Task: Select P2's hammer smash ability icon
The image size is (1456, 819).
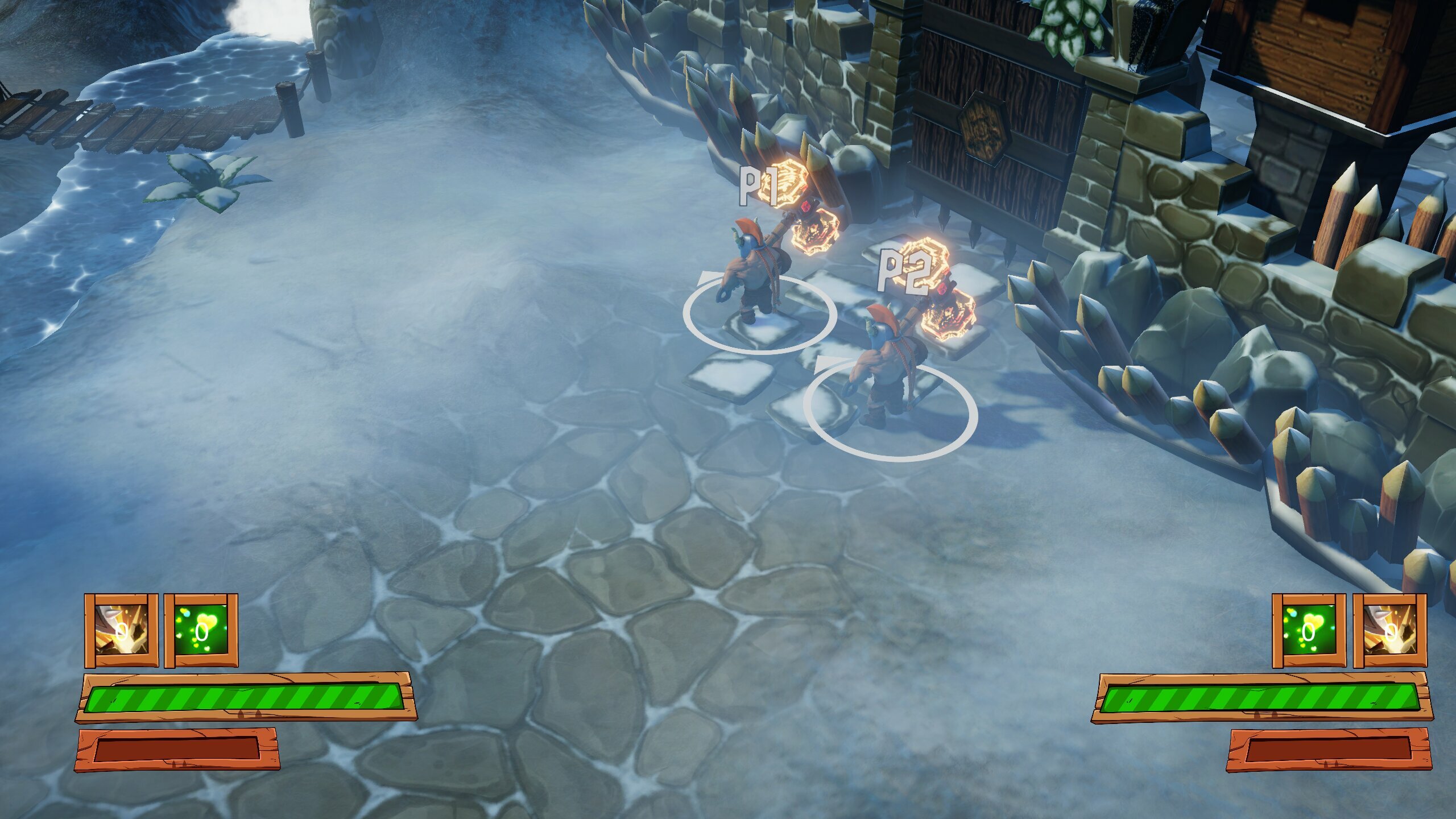Action: [1389, 630]
